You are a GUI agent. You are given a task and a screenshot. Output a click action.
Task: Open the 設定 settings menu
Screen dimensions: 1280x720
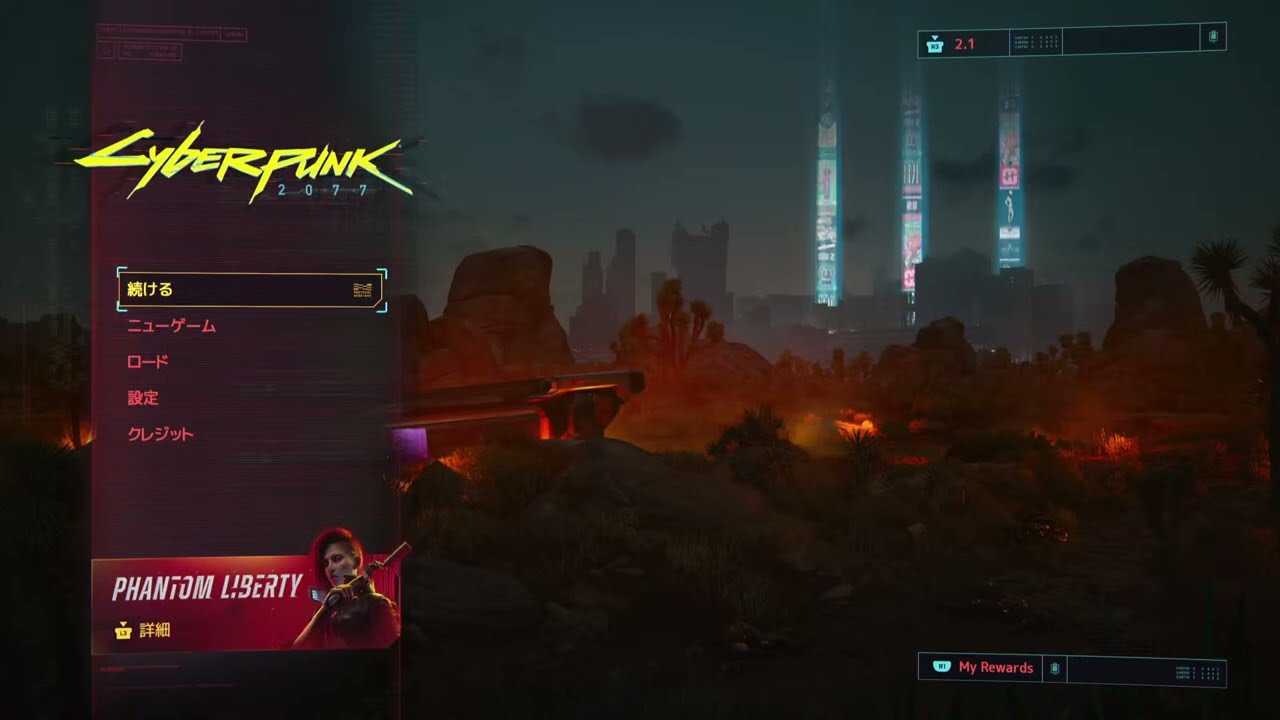143,398
